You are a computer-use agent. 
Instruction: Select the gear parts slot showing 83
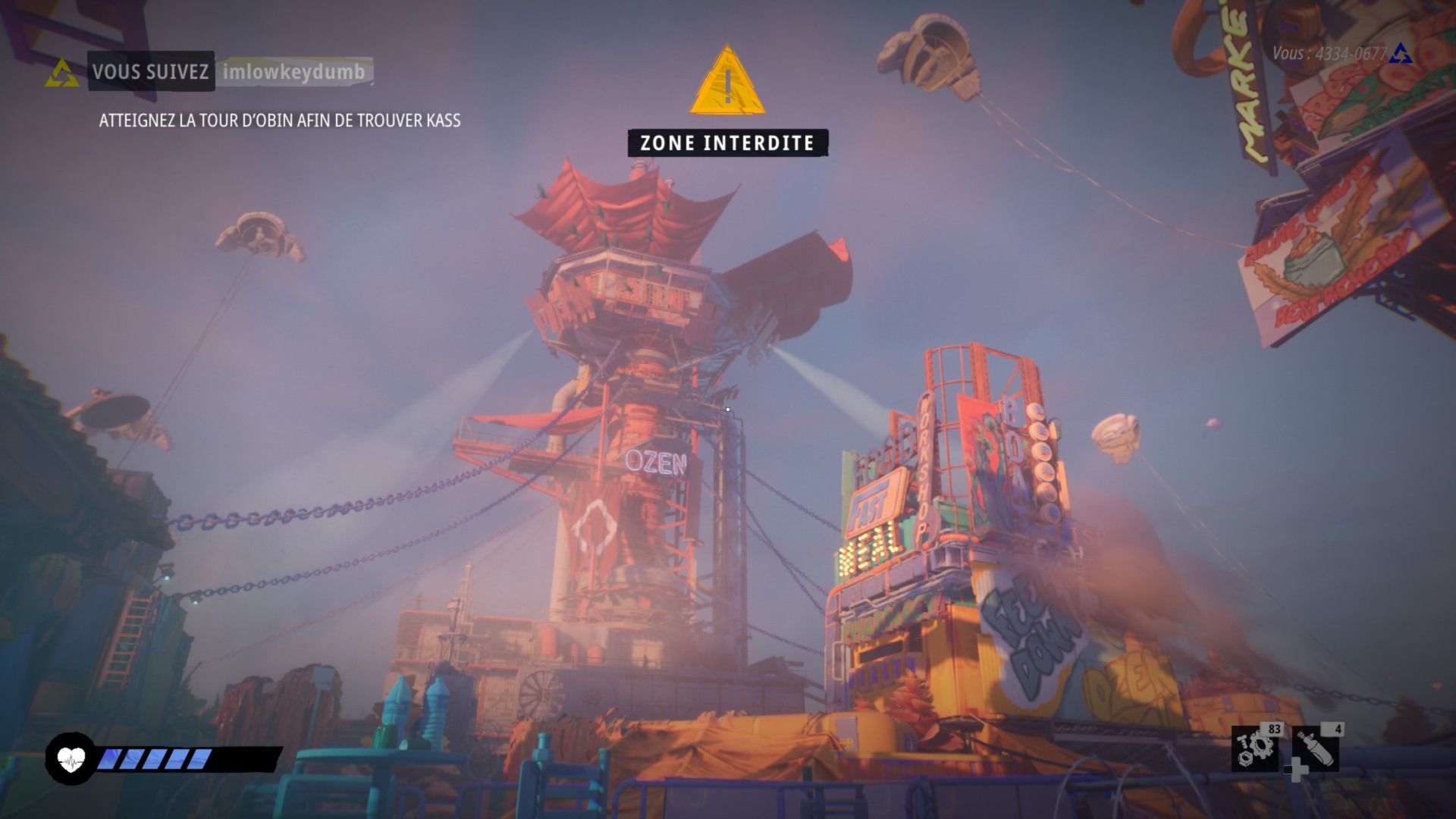tap(1255, 748)
